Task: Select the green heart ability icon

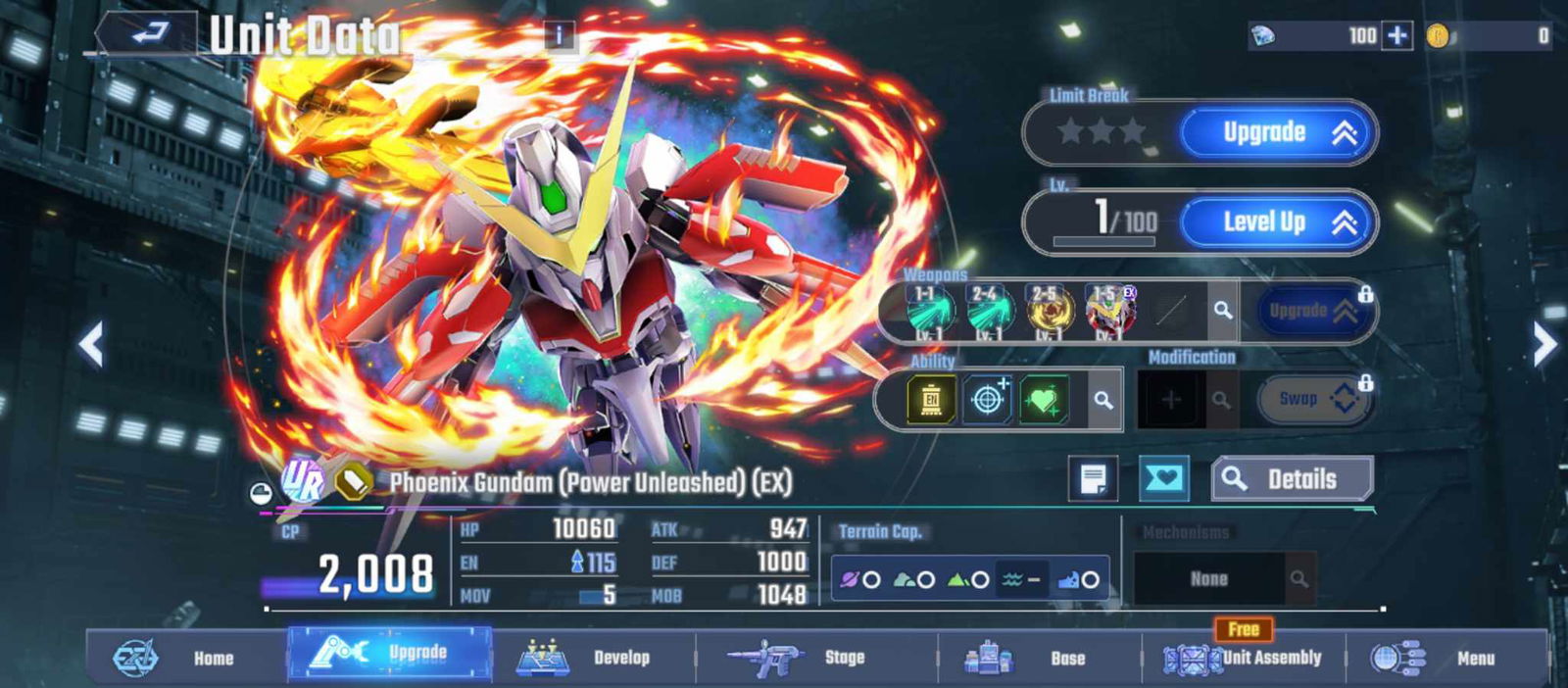Action: pos(1043,400)
